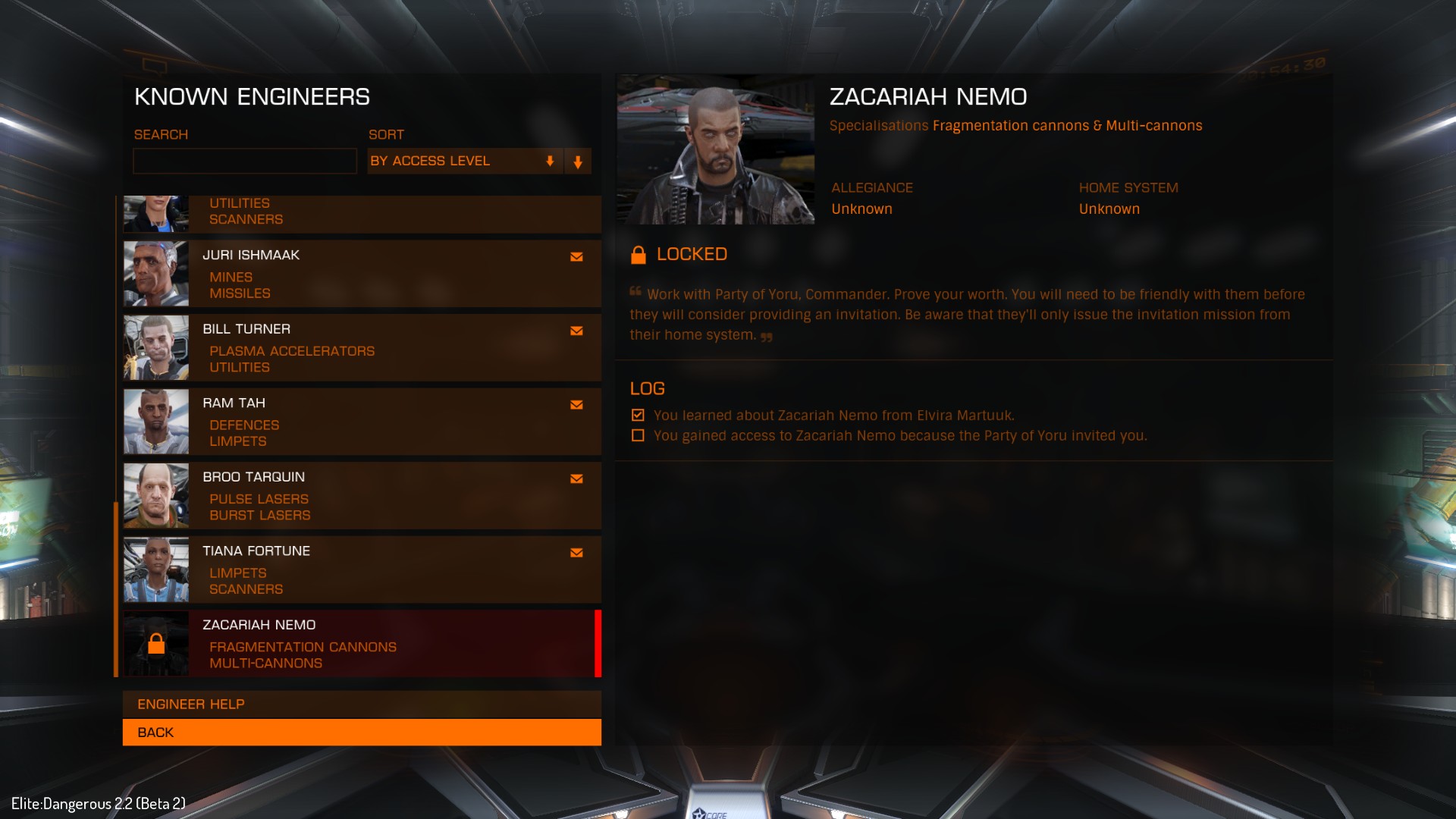Pick Broo Tarquin engineer row

[362, 495]
